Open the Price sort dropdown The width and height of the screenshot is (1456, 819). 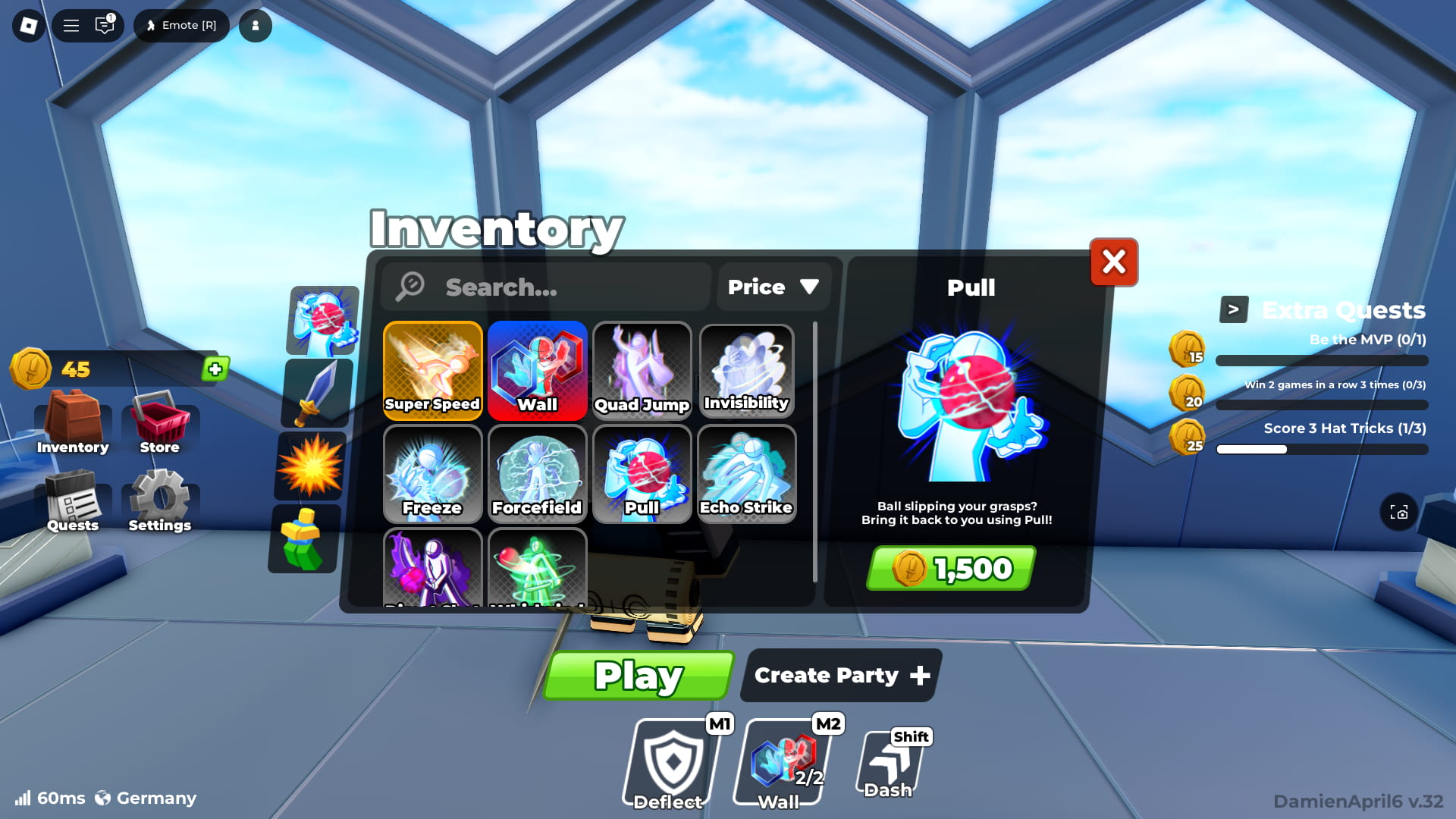[773, 287]
